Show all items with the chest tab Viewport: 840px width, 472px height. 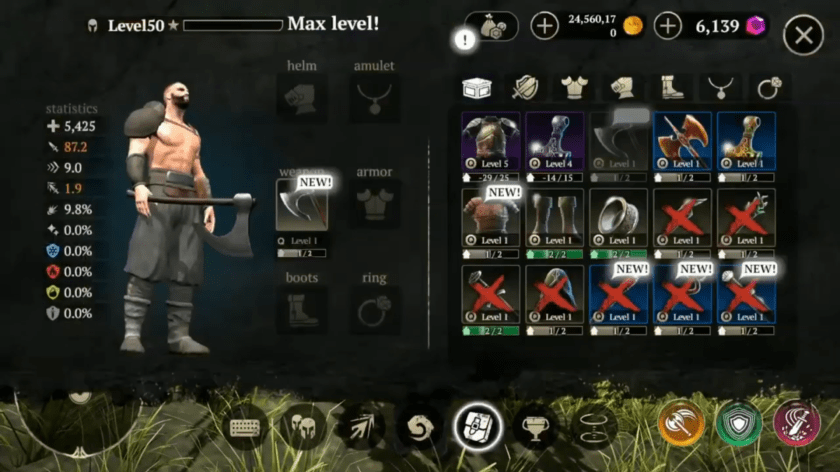click(477, 88)
